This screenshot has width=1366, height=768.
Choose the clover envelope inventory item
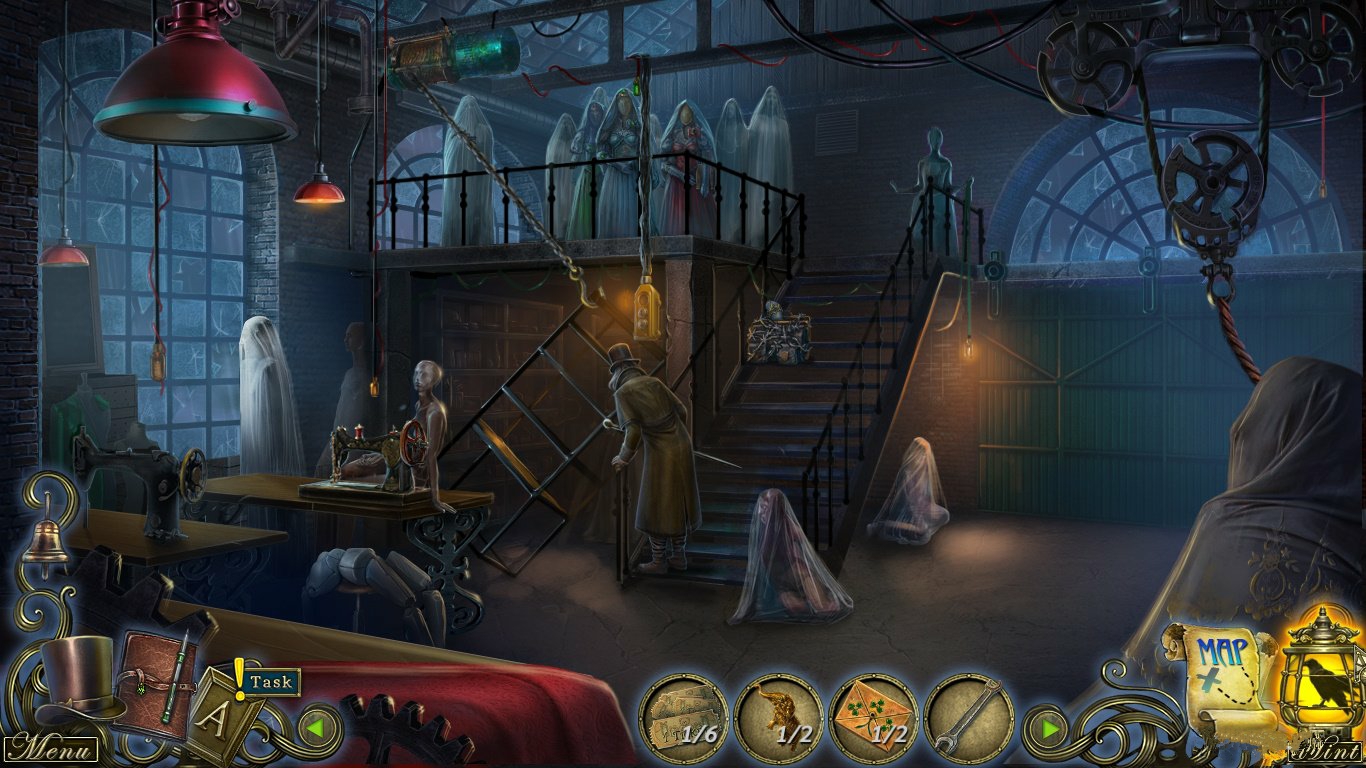click(x=873, y=717)
